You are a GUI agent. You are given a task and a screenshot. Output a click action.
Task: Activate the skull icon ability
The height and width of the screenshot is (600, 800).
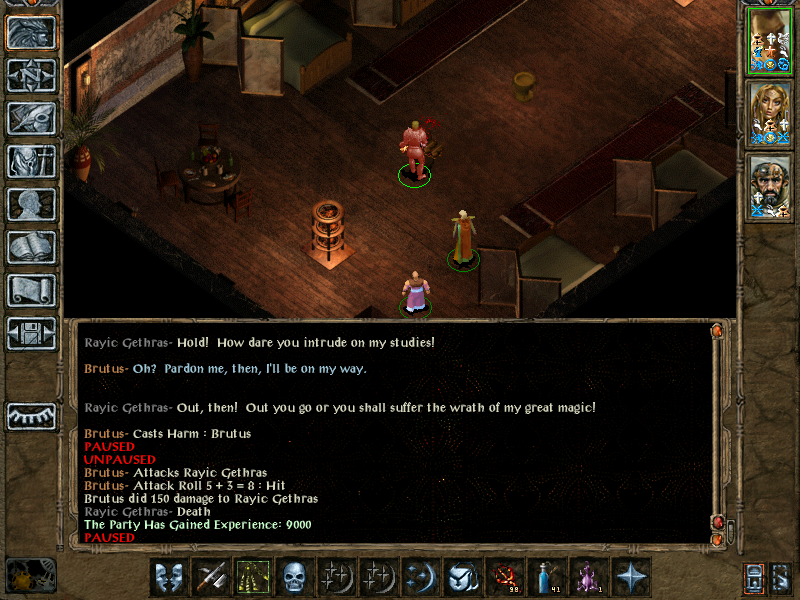293,576
